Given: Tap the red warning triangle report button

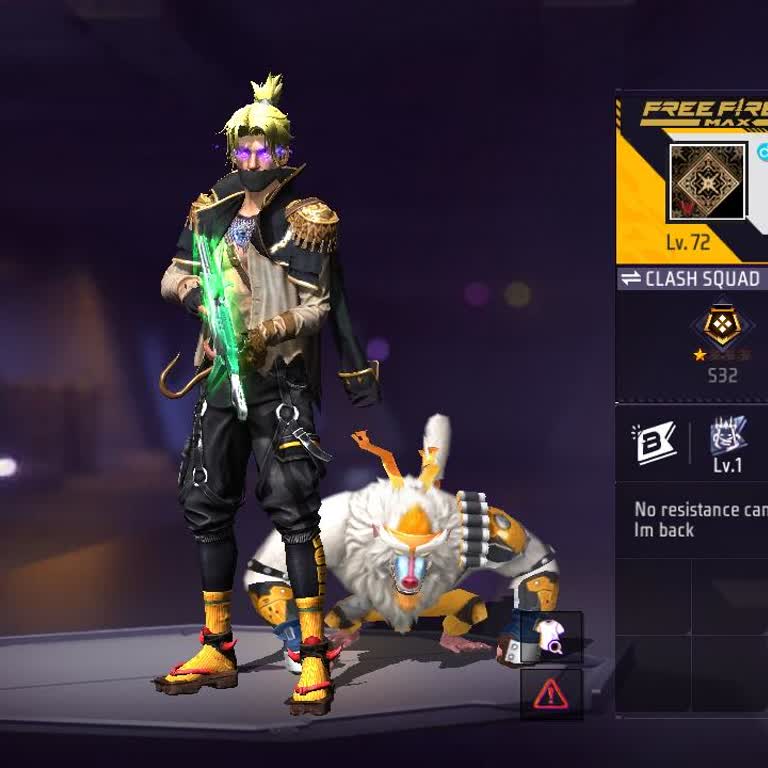Looking at the screenshot, I should [551, 693].
